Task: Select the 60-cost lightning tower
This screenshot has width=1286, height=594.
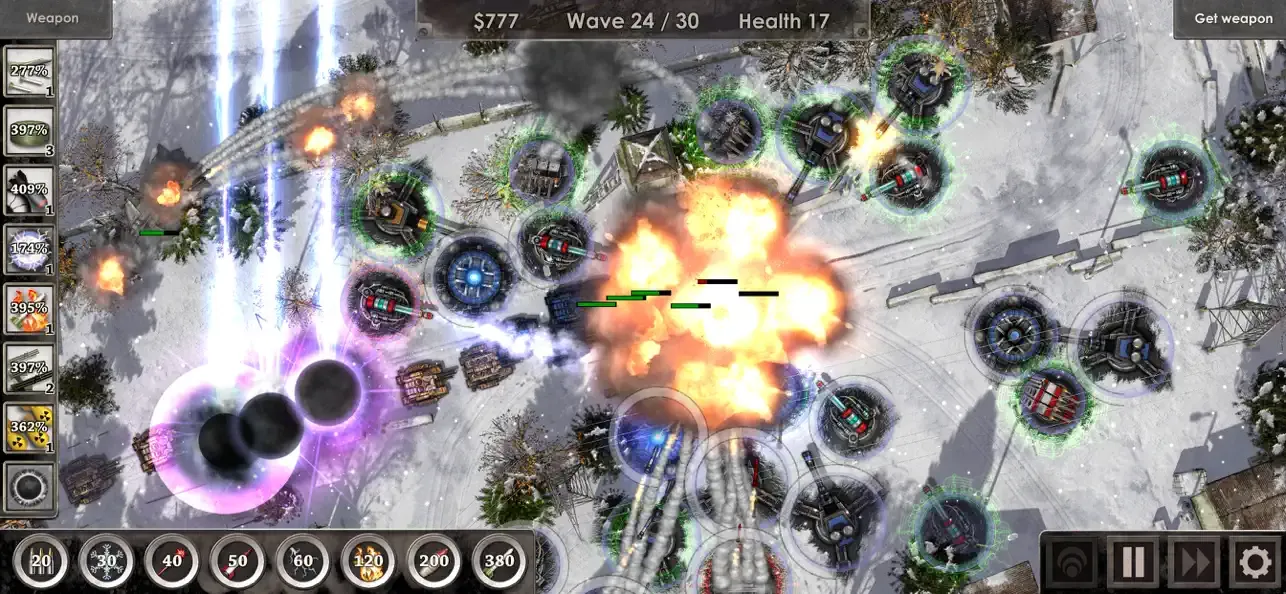Action: coord(303,562)
